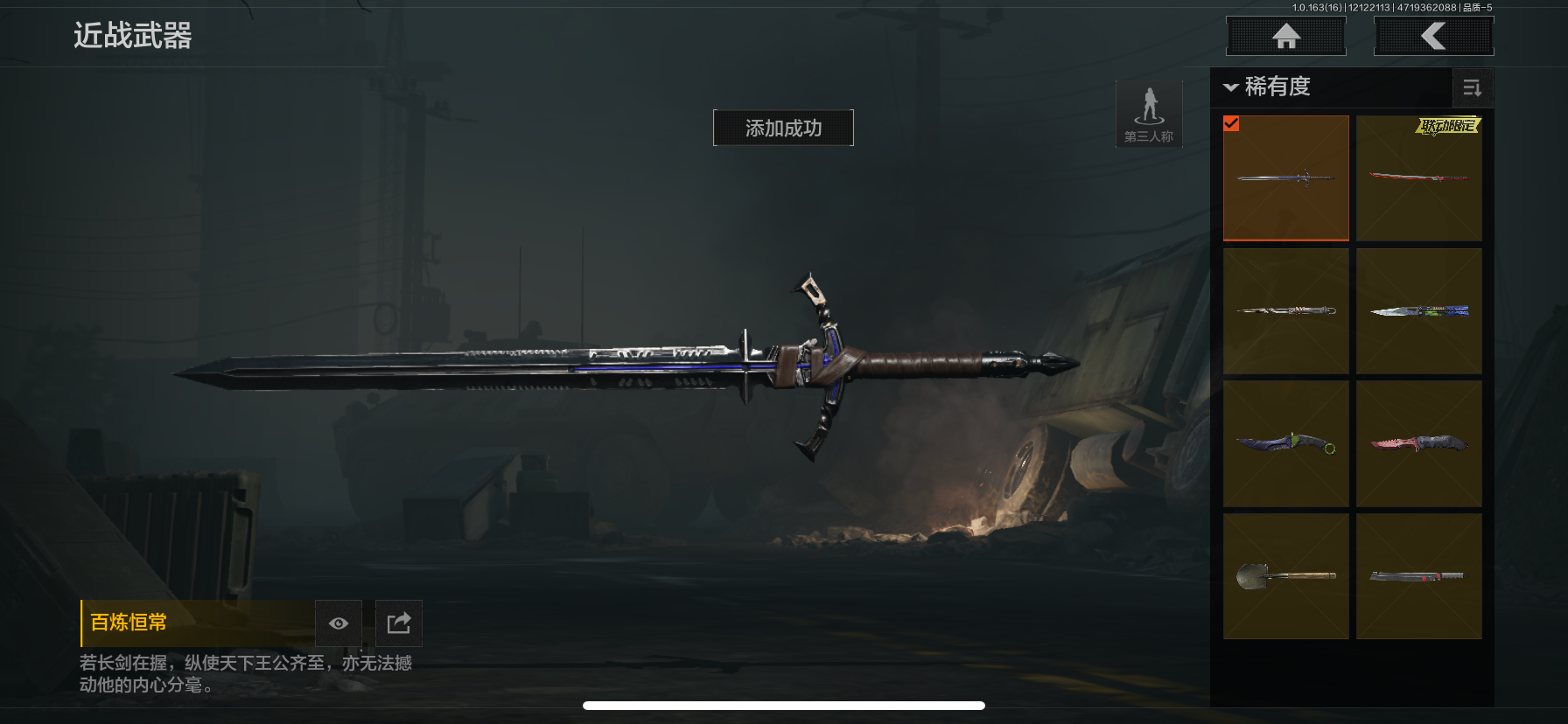Choose the red katana skin with yellow tag
The height and width of the screenshot is (724, 1568).
[x=1418, y=178]
